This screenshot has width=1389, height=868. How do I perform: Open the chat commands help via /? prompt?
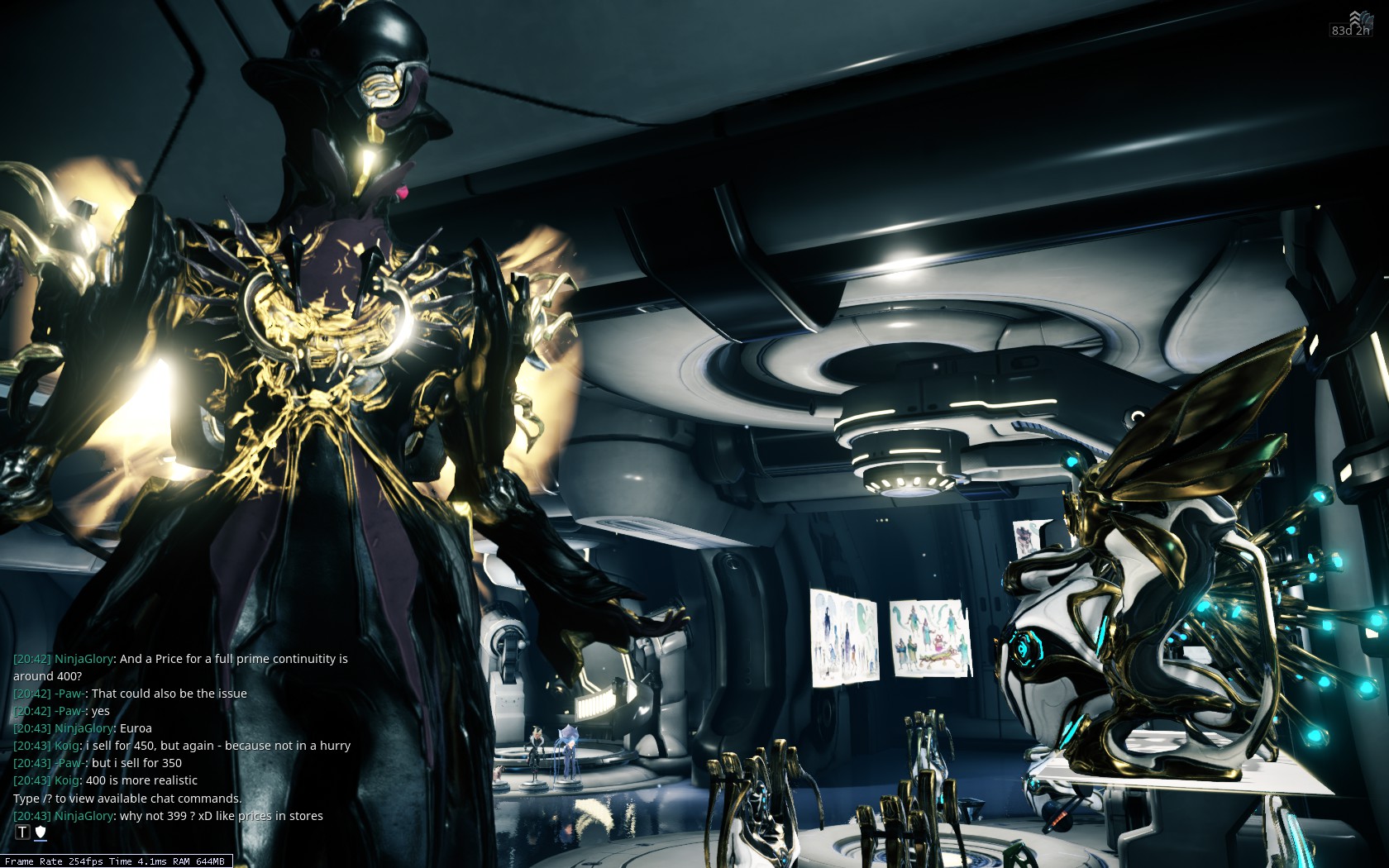click(x=126, y=799)
